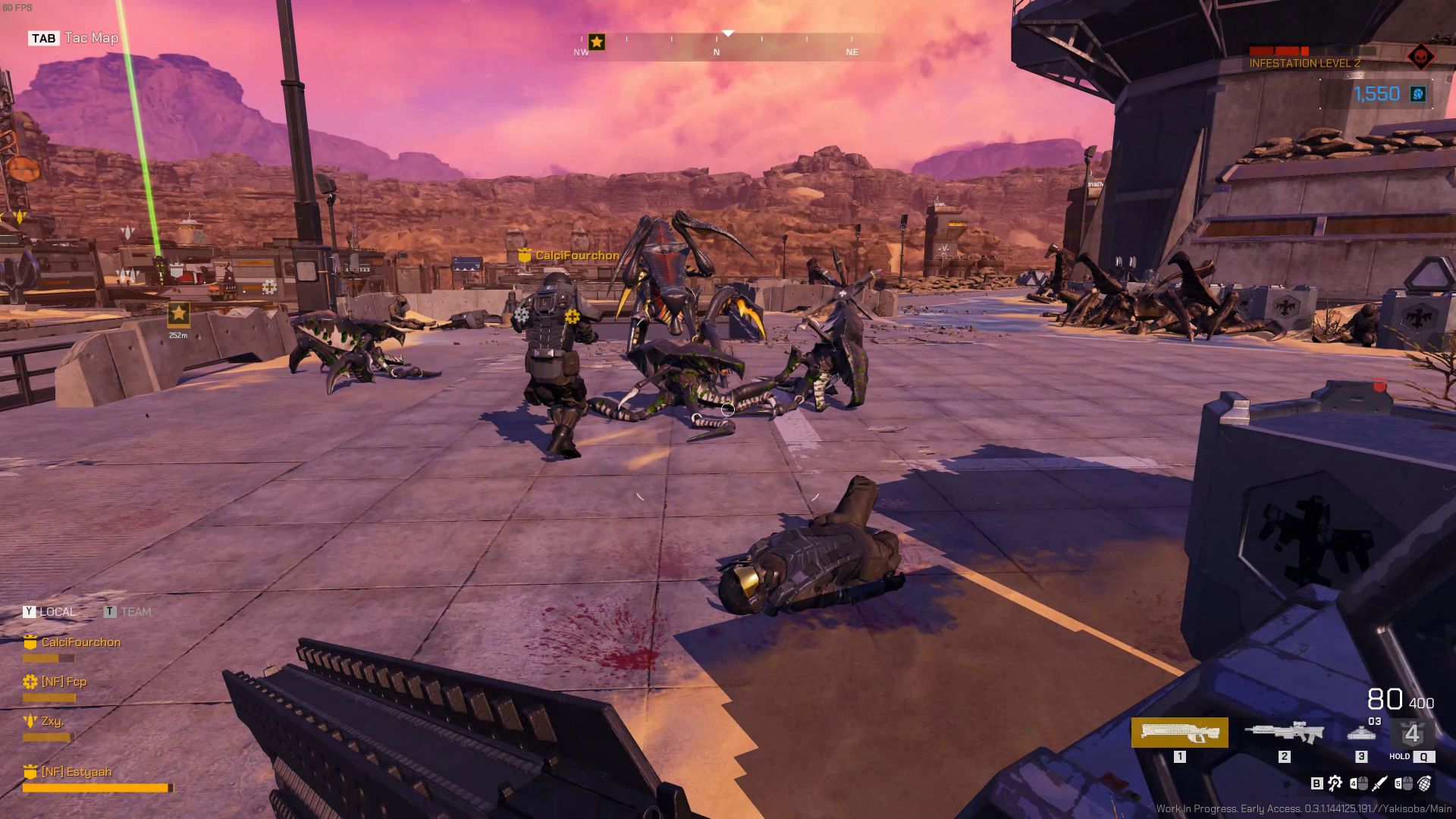Select the mine equipment in slot 3
Screen dimensions: 1456x819
pyautogui.click(x=1361, y=733)
